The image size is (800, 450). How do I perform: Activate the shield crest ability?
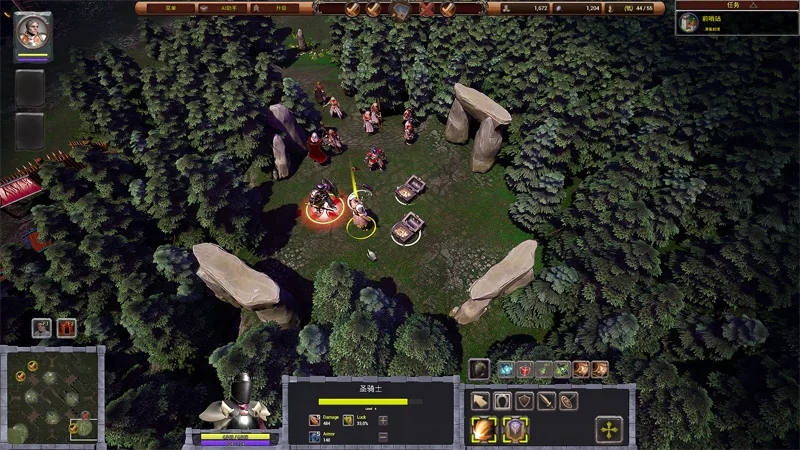[516, 430]
